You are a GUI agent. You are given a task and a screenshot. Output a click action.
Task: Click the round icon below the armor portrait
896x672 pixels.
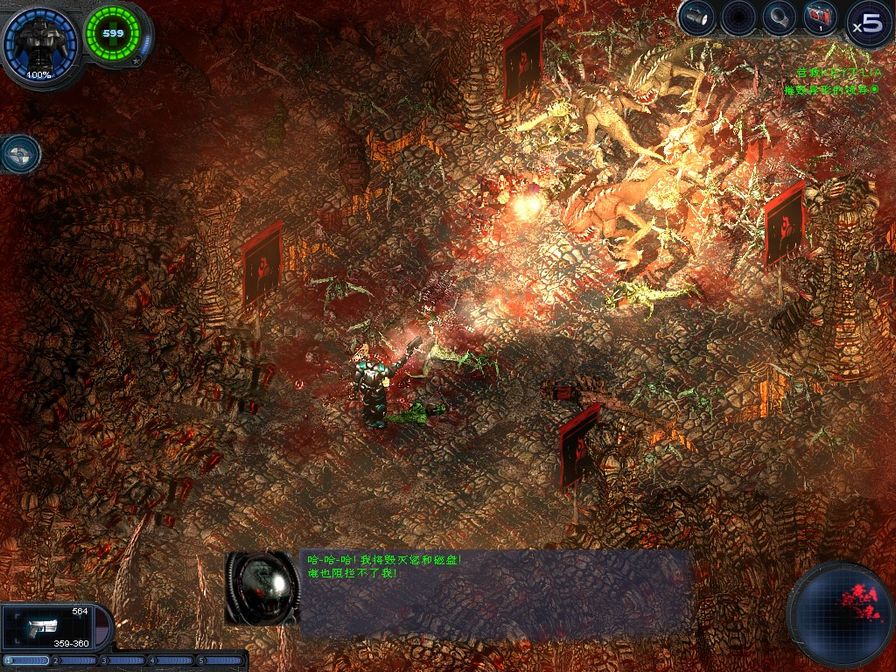[20, 153]
